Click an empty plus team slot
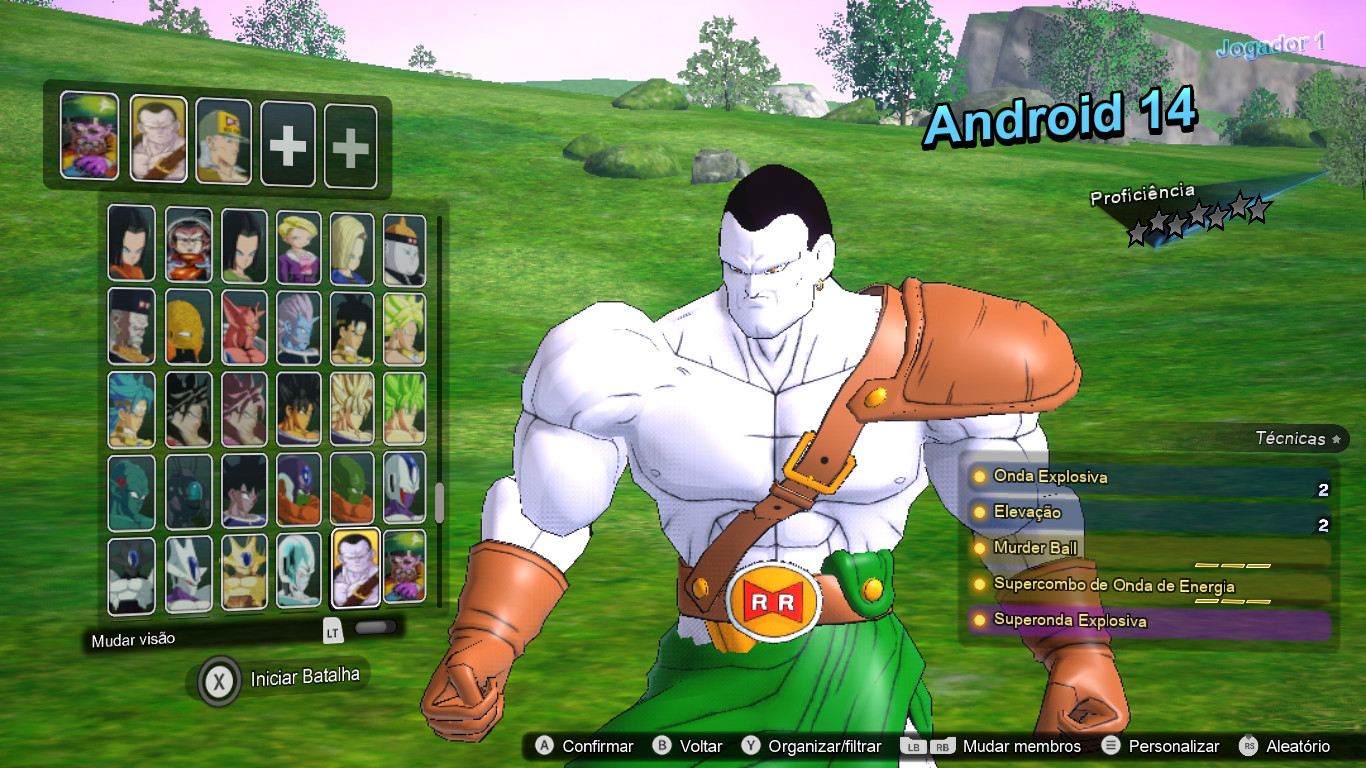The height and width of the screenshot is (768, 1366). pyautogui.click(x=287, y=139)
